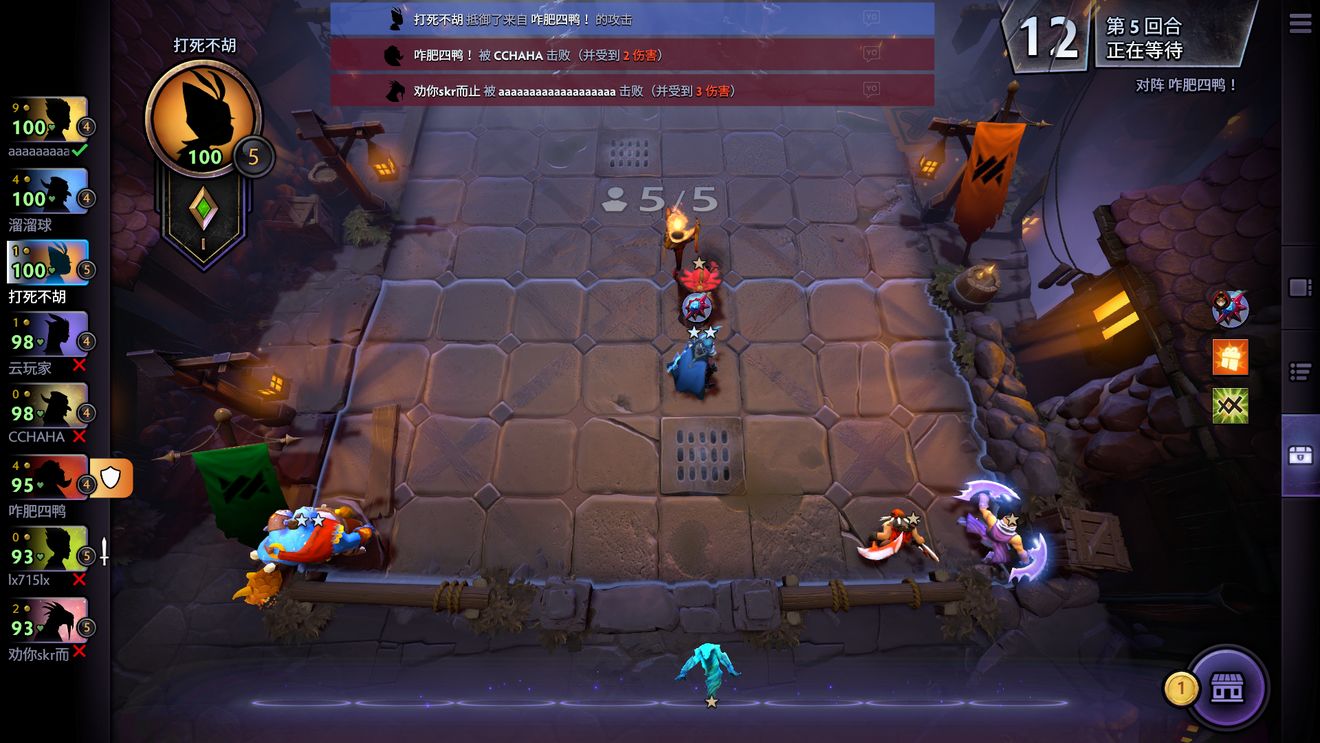Open the list view side tab
The height and width of the screenshot is (743, 1320).
coord(1299,372)
